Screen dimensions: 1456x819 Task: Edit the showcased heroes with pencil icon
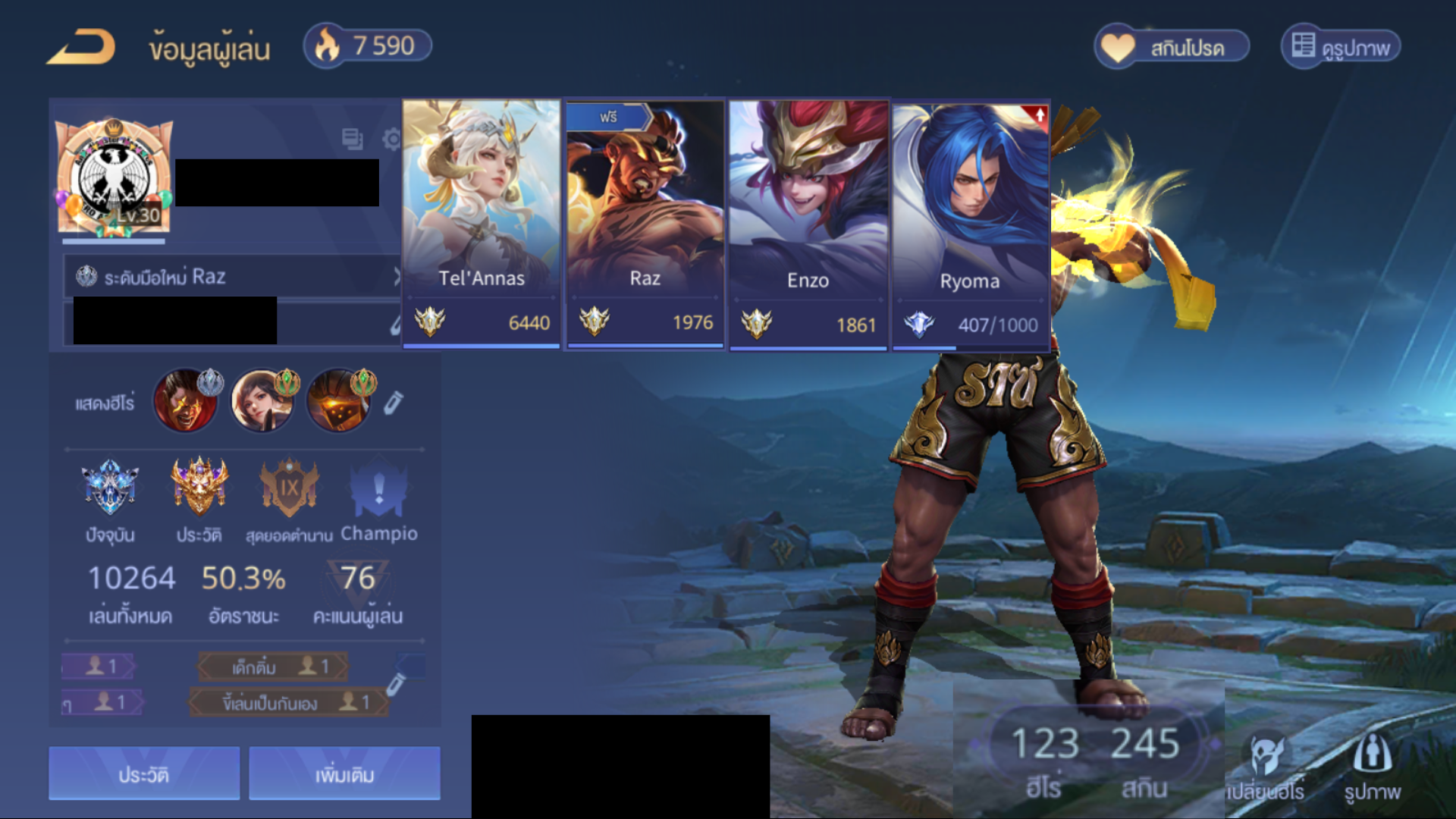click(x=392, y=403)
